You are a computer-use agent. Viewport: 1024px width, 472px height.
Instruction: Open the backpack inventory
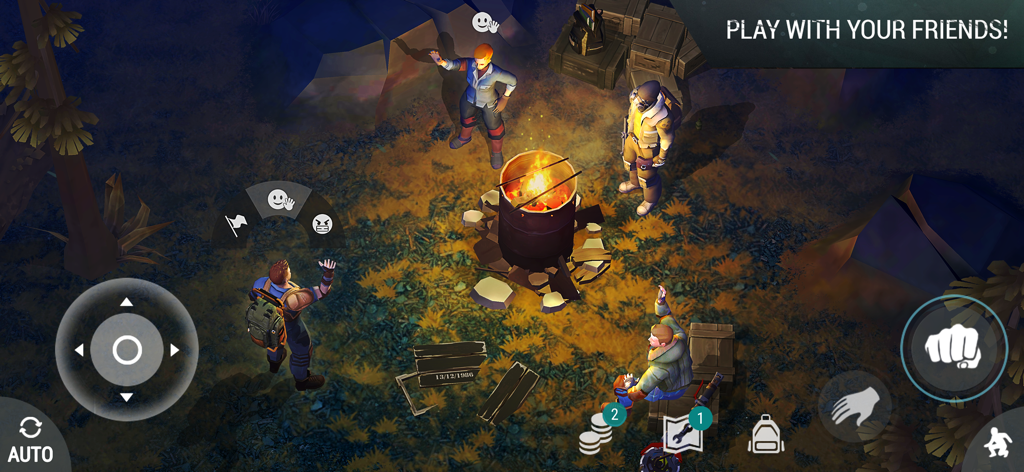pos(765,435)
